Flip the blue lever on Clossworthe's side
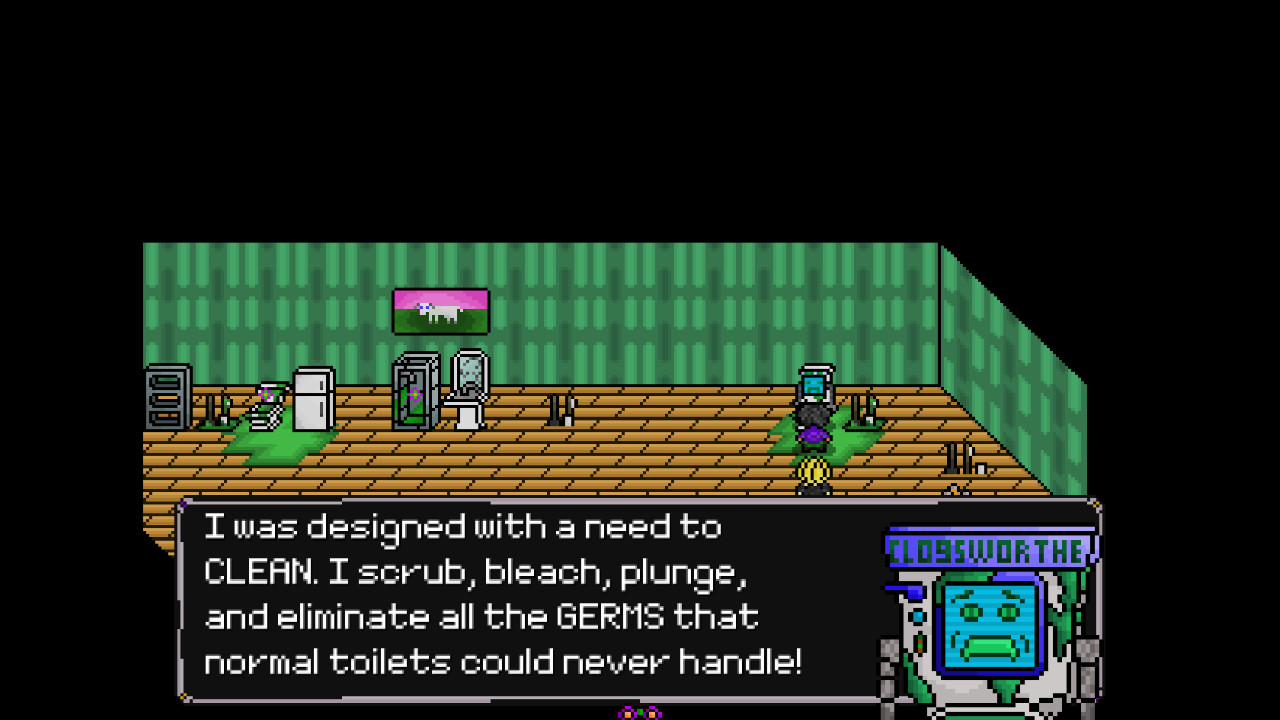 click(x=903, y=589)
